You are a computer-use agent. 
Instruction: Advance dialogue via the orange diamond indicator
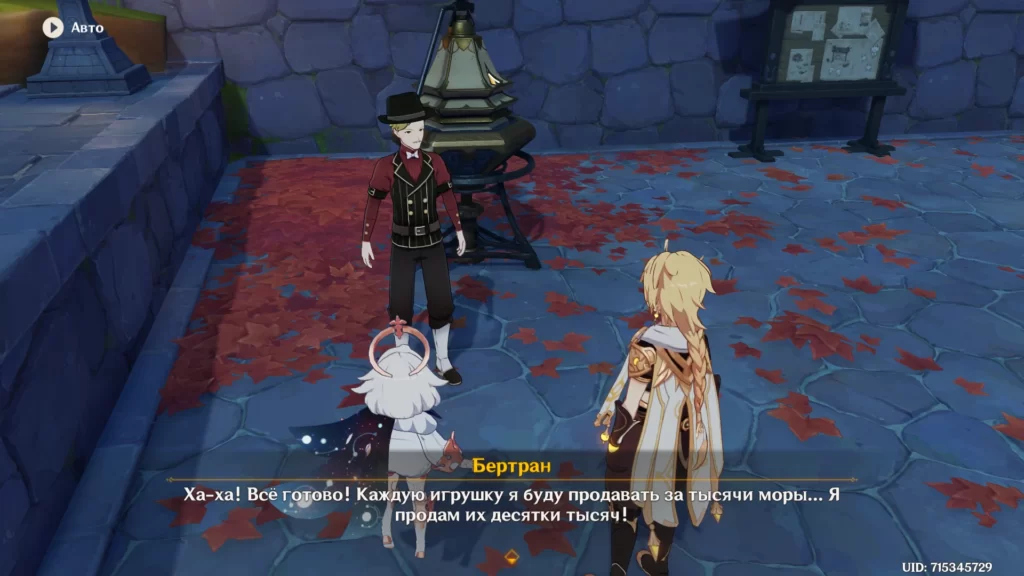click(x=512, y=556)
